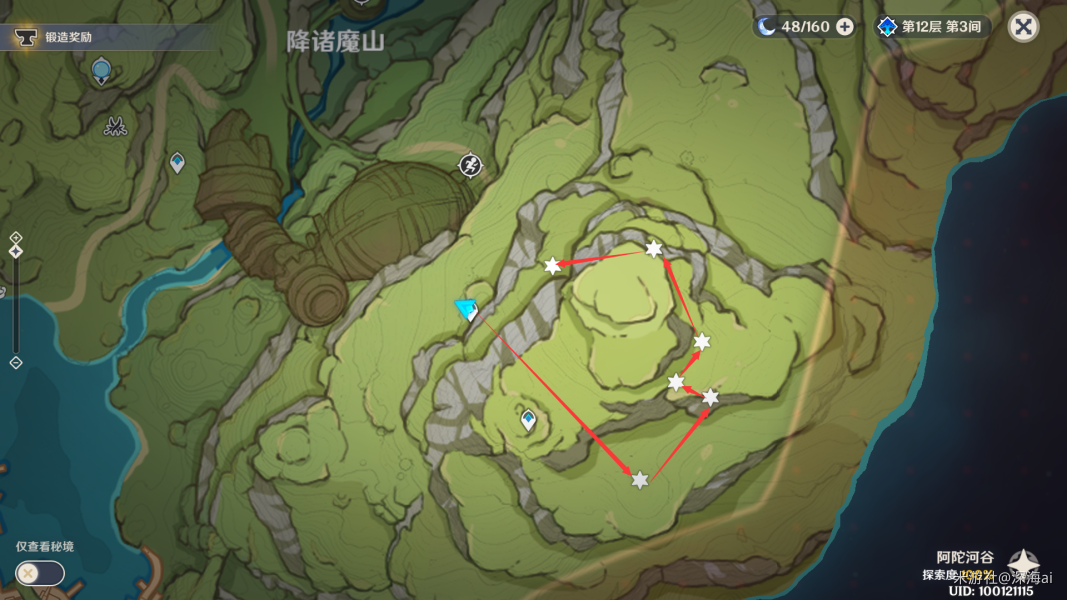Select the blue orb marker below the forging notification

click(x=101, y=70)
